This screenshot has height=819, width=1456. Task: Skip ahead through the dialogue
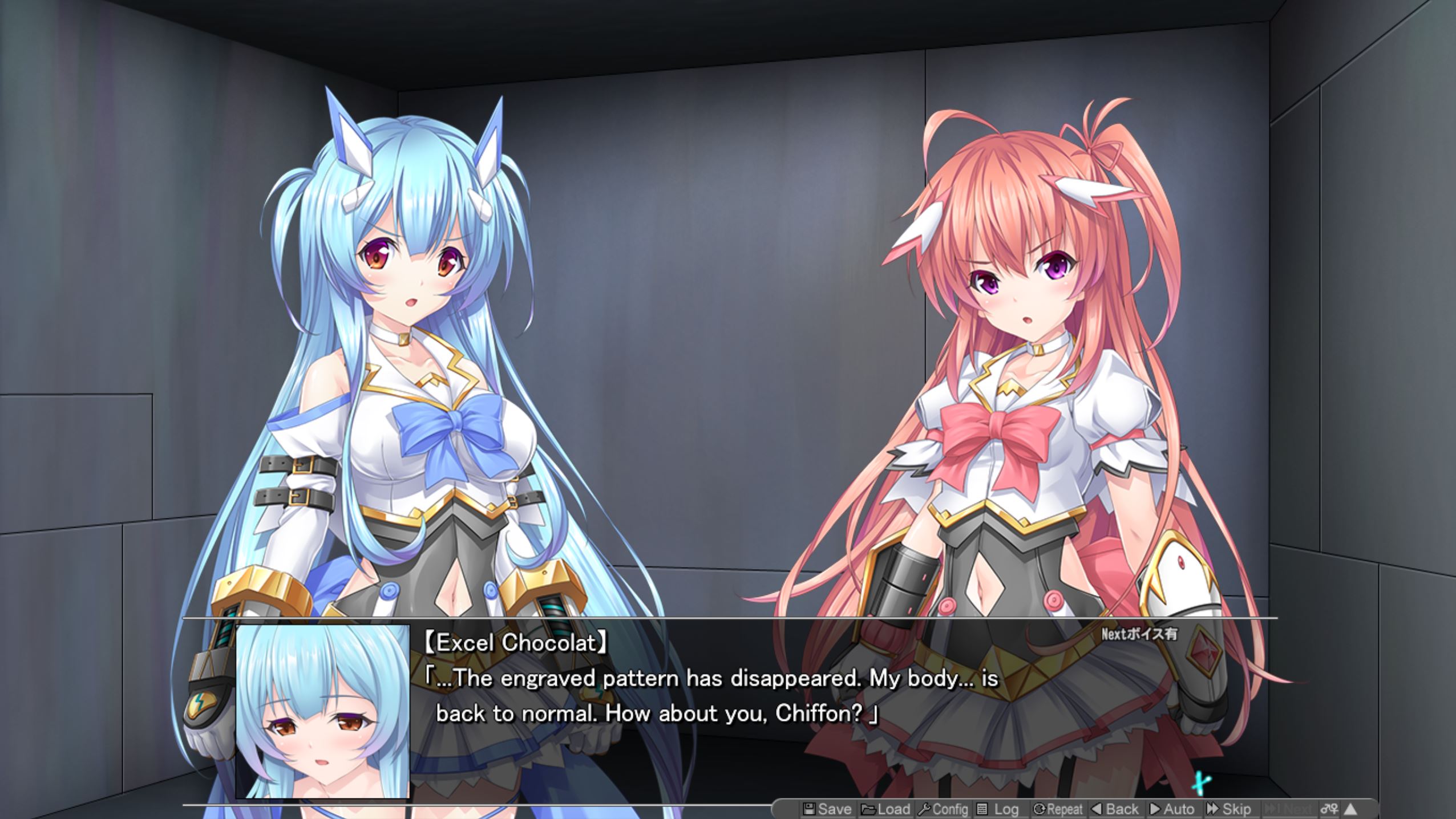click(1228, 809)
